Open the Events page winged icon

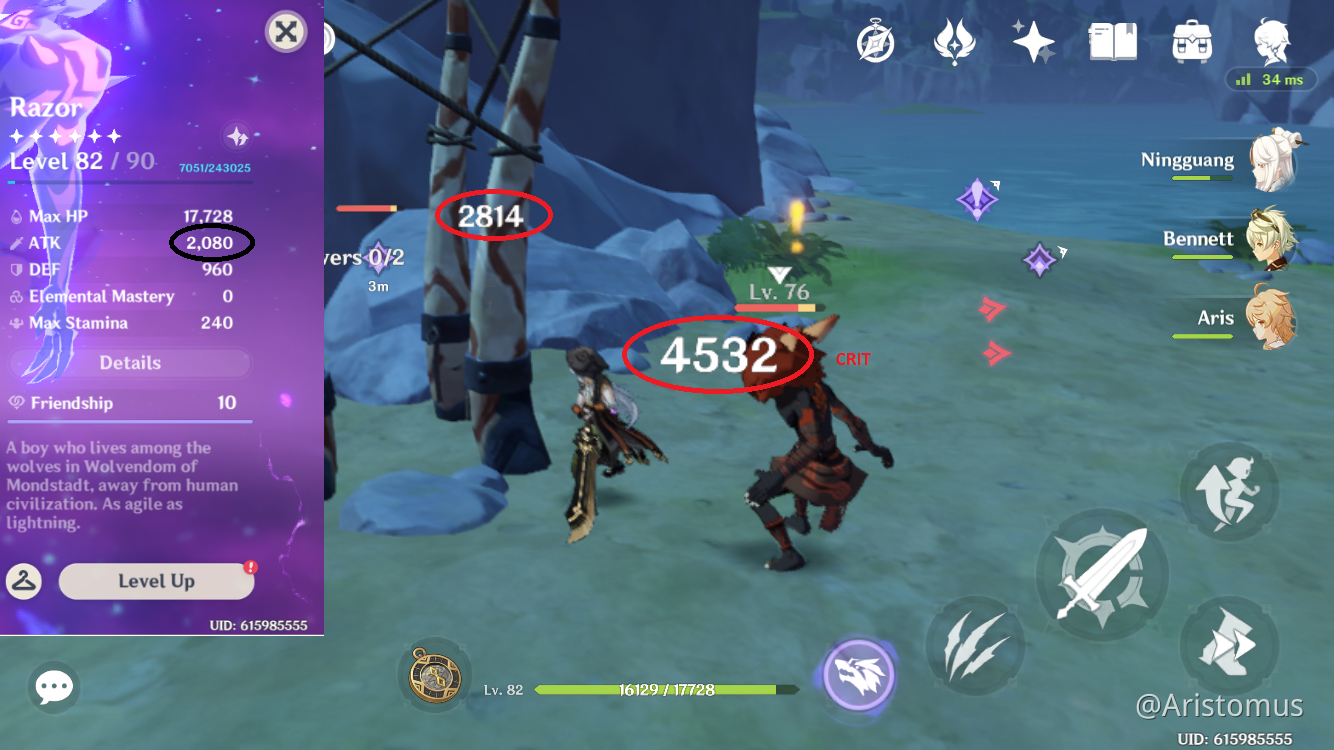click(953, 41)
